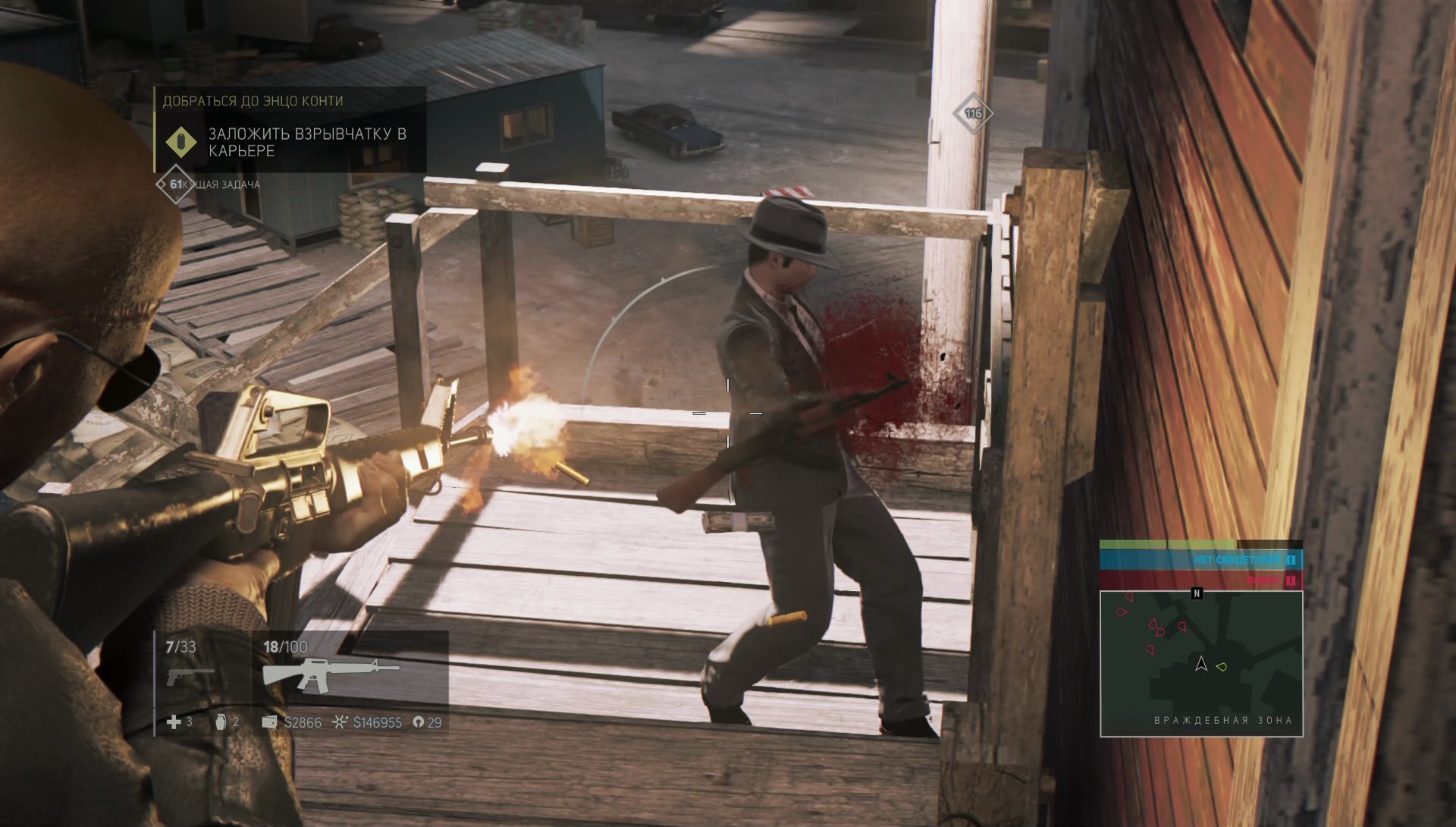Click the wallet cash icon
This screenshot has width=1456, height=827.
tap(269, 722)
